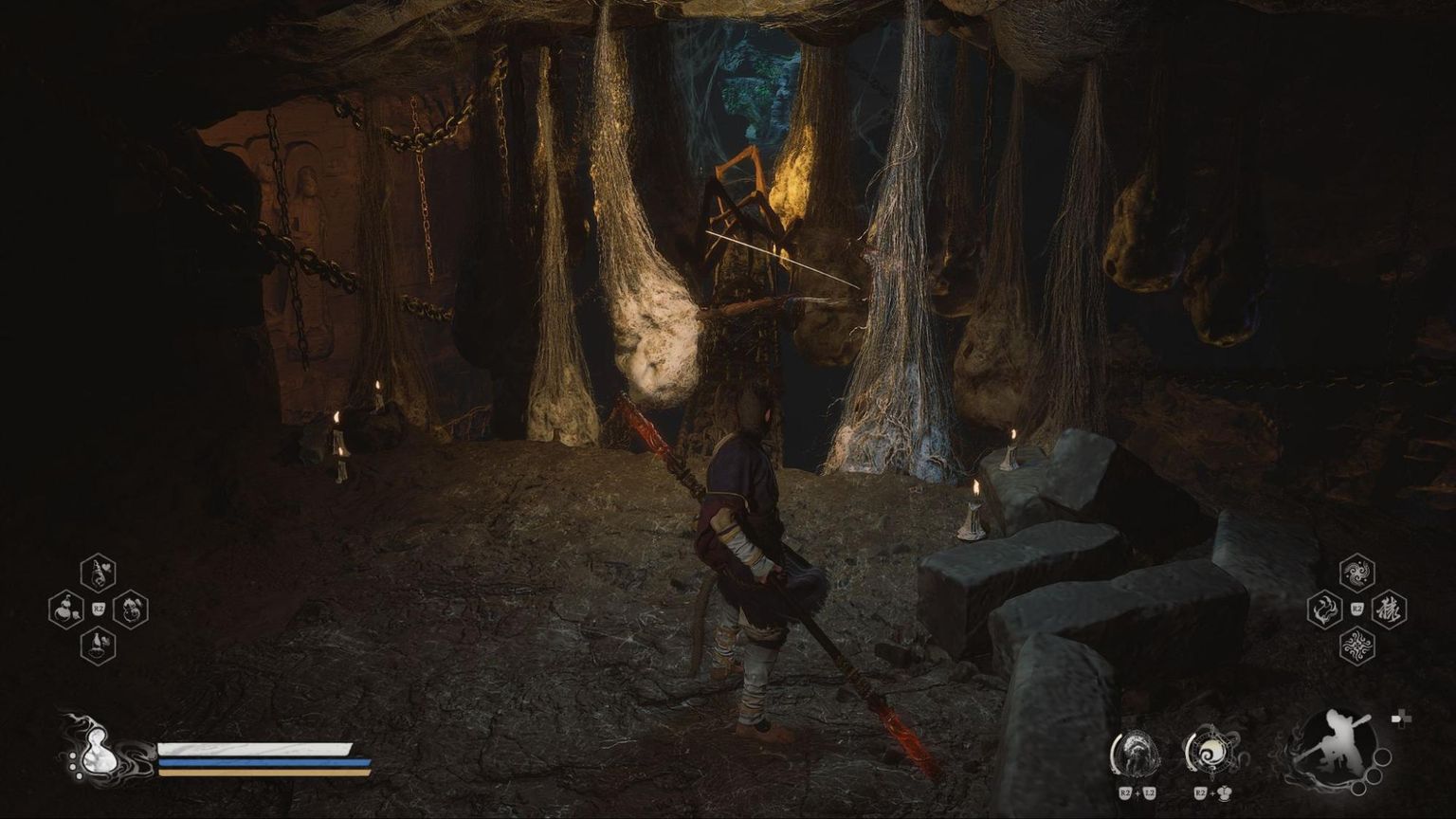Click the R2 plus up-arrow prompt under the Vessel
Viewport: 1456px width, 819px height.
pos(1211,792)
